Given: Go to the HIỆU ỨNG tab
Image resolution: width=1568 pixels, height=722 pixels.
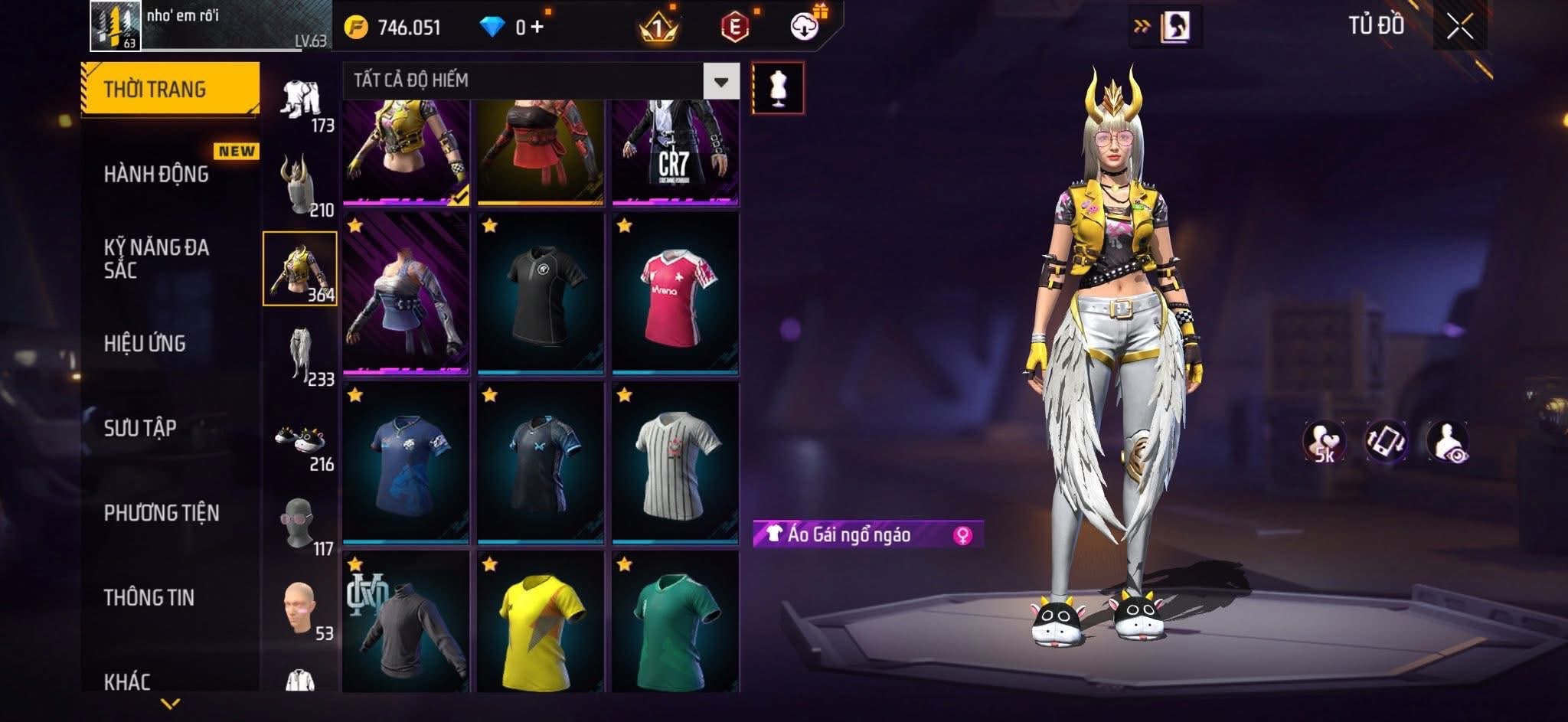Looking at the screenshot, I should (x=145, y=344).
